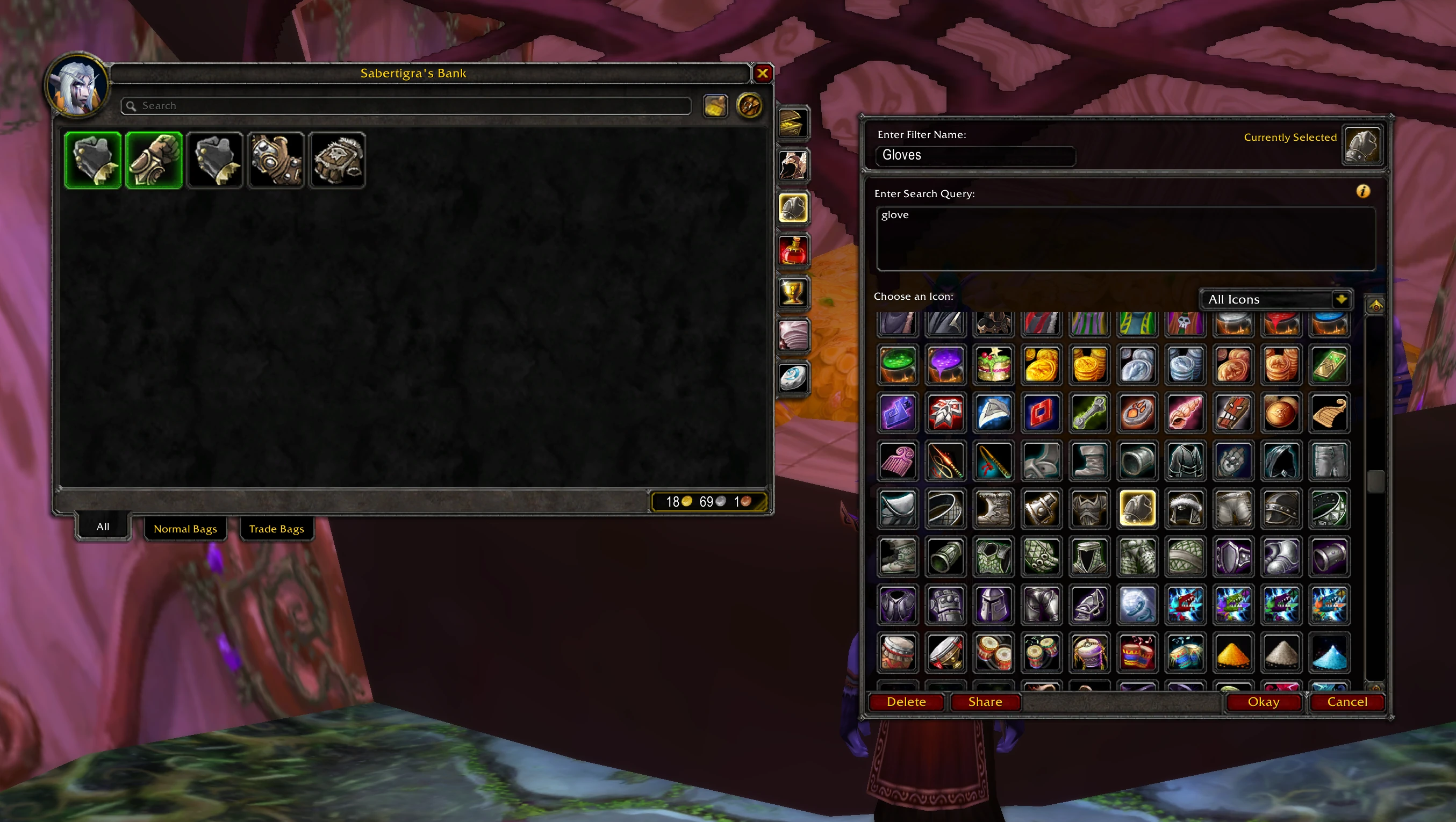The image size is (1456, 822).
Task: Click the golden goblet category icon
Action: pyautogui.click(x=793, y=293)
